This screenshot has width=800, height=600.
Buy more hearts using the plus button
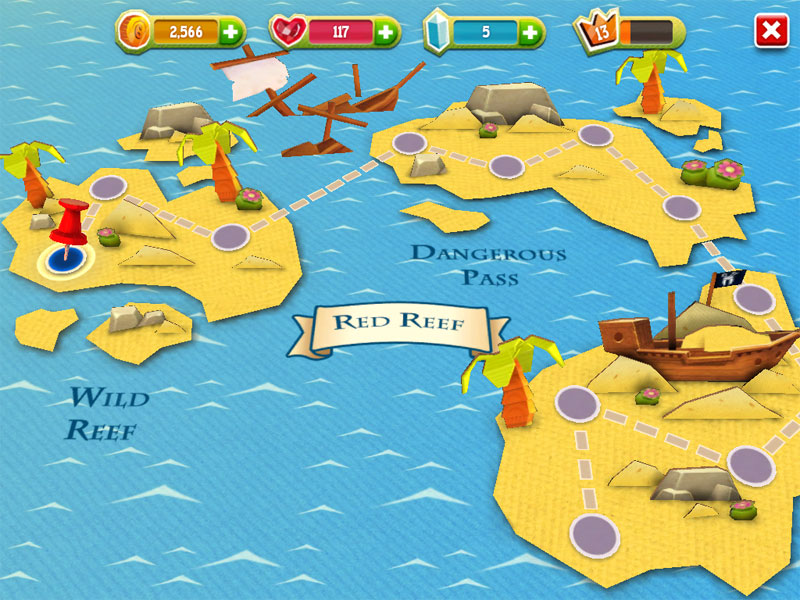(386, 32)
